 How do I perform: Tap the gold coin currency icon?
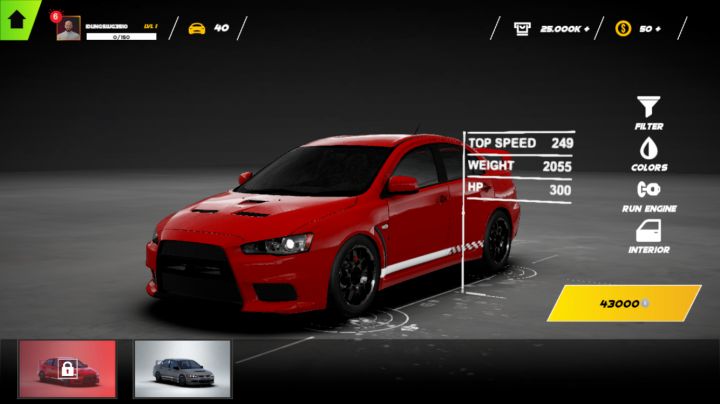[623, 28]
